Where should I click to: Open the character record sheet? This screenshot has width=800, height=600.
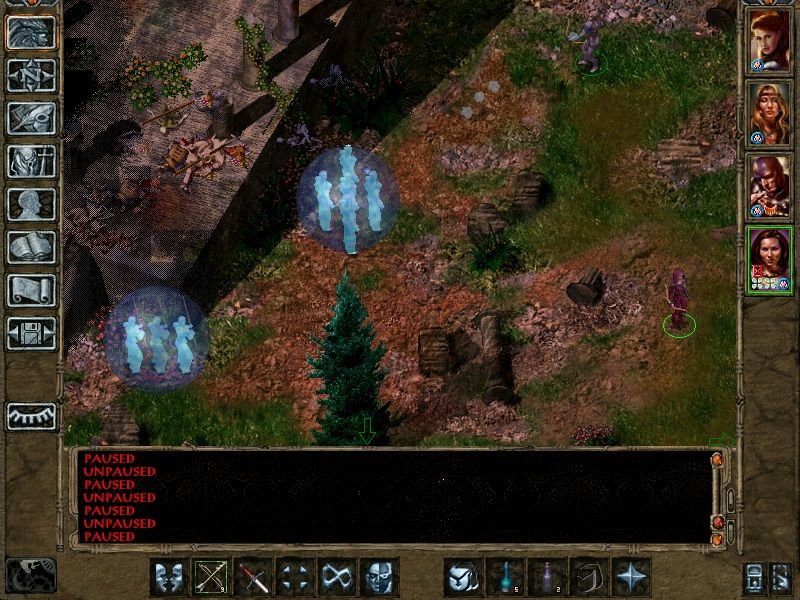coord(31,204)
